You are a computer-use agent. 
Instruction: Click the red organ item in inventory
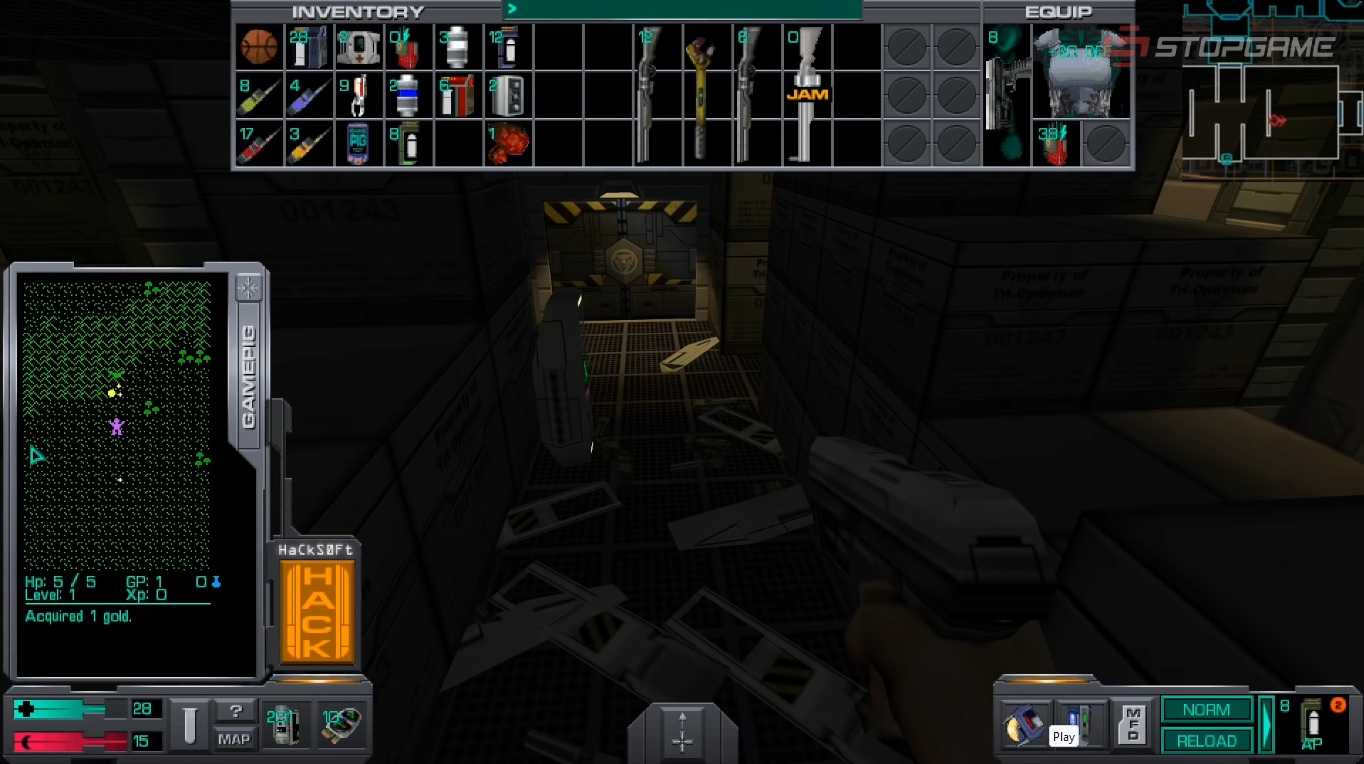point(507,143)
